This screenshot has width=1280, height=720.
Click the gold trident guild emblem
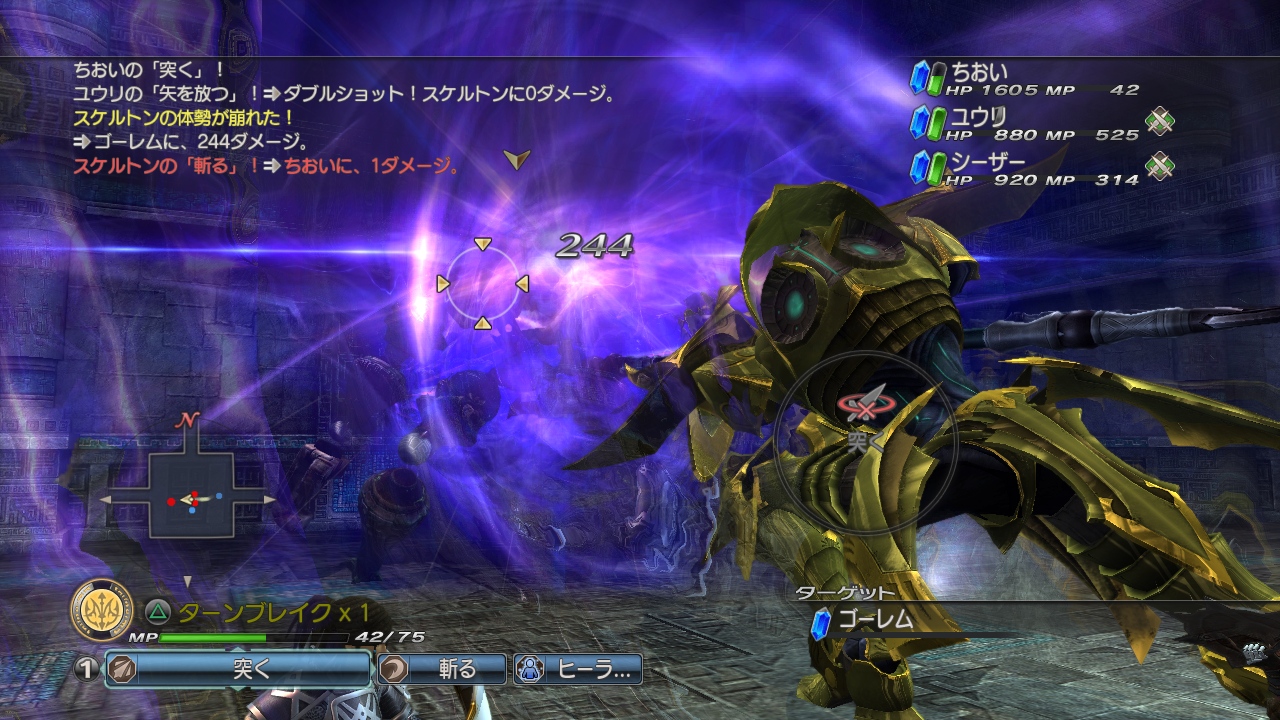click(x=103, y=609)
